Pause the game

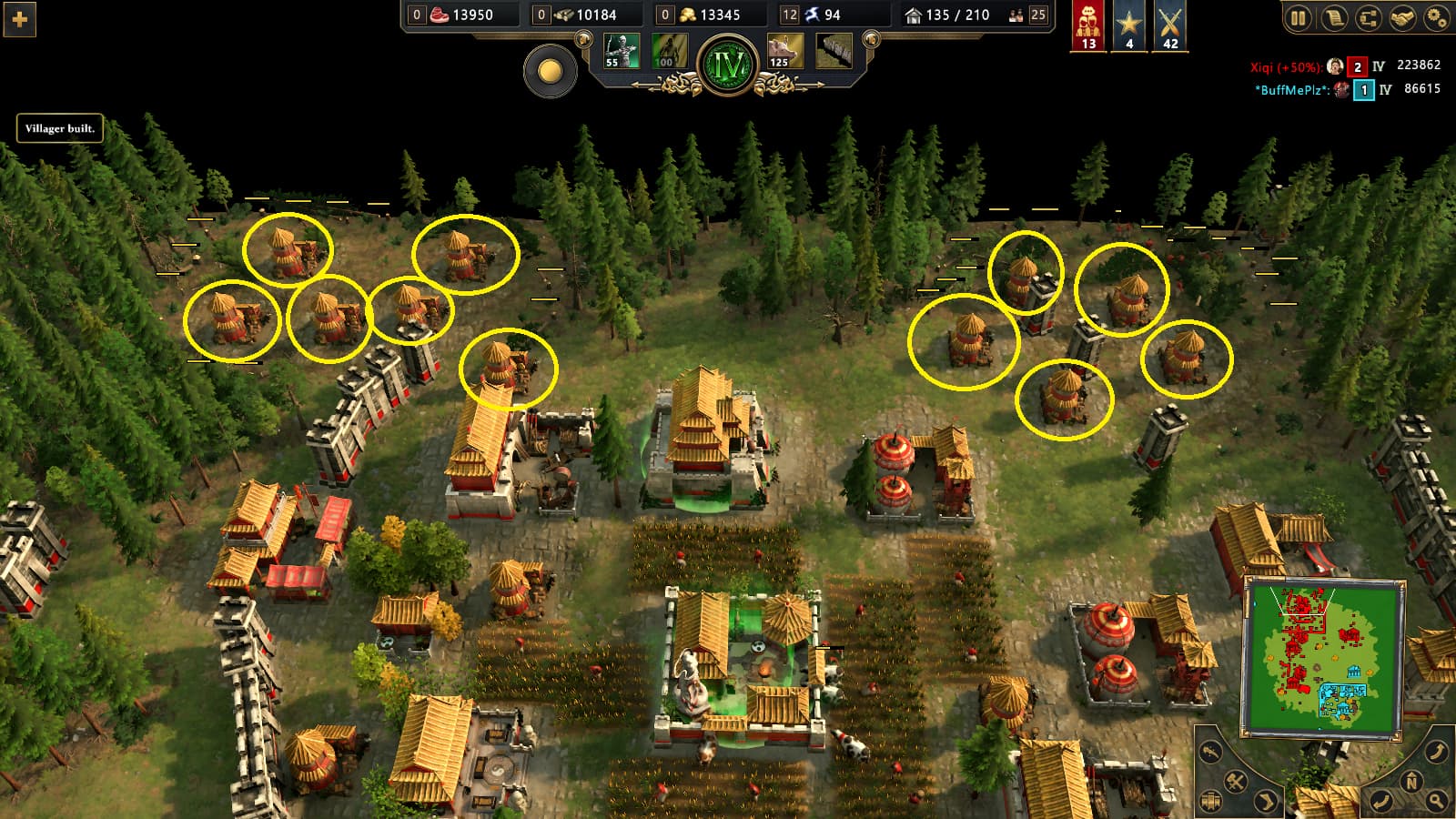tap(1299, 15)
